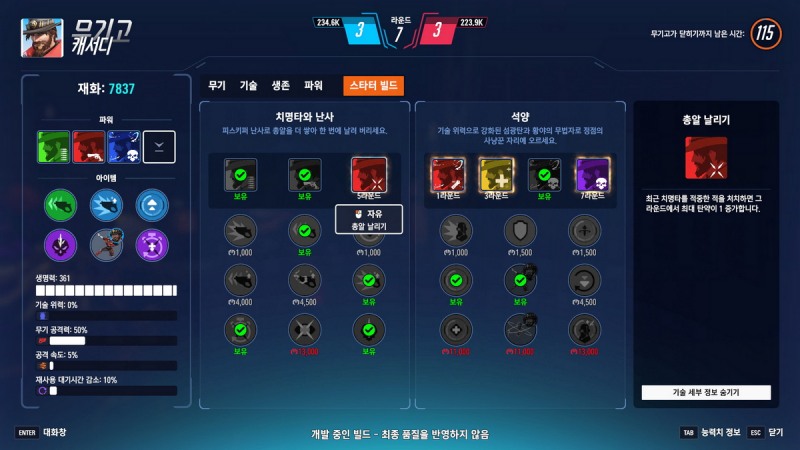Click the 기술 세부 정보 숨기기 button

706,392
